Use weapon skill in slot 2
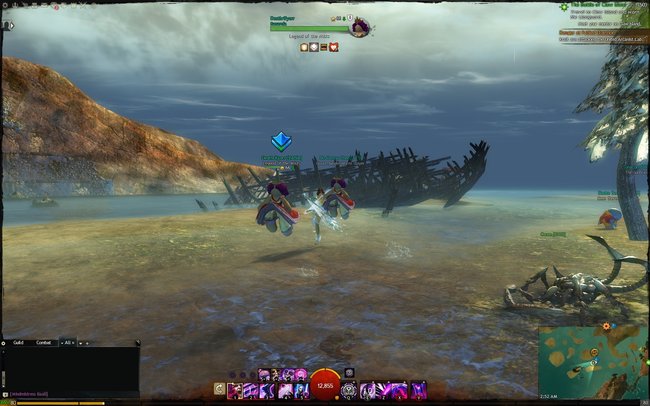This screenshot has height=406, width=650. coord(252,390)
